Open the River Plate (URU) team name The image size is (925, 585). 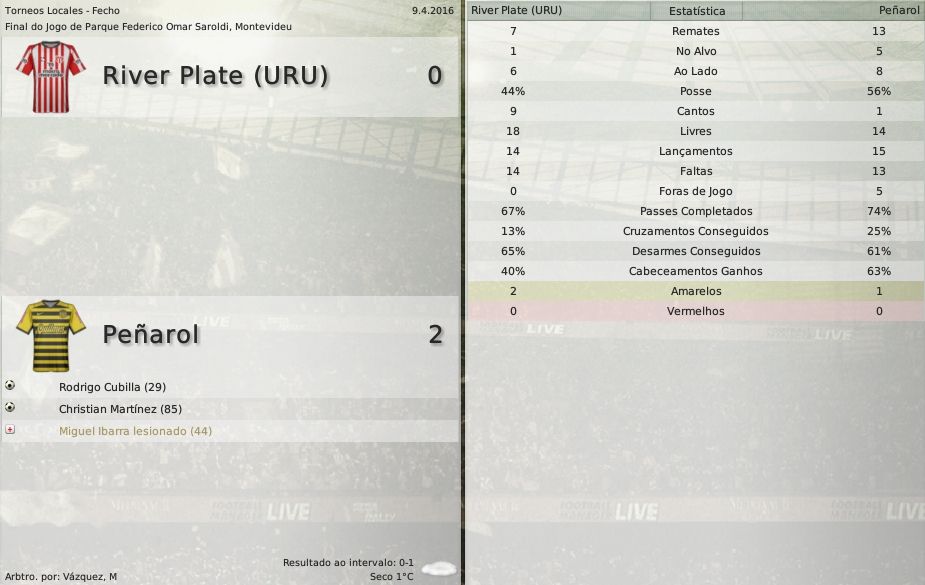[215, 76]
